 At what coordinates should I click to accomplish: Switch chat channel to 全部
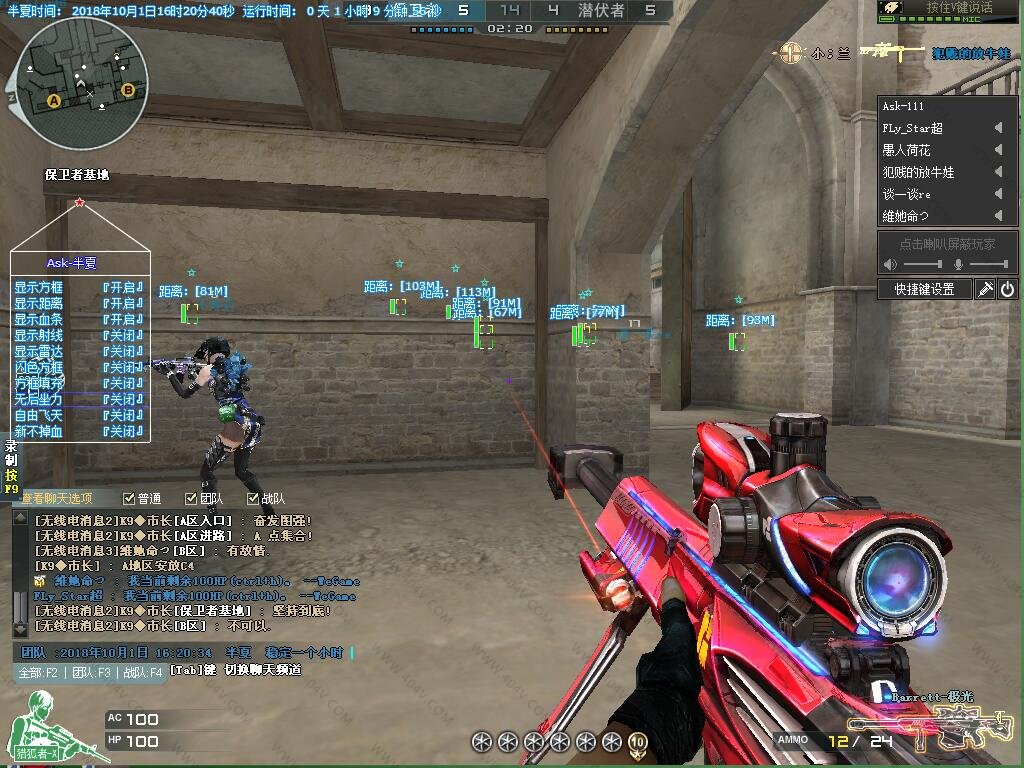click(39, 673)
